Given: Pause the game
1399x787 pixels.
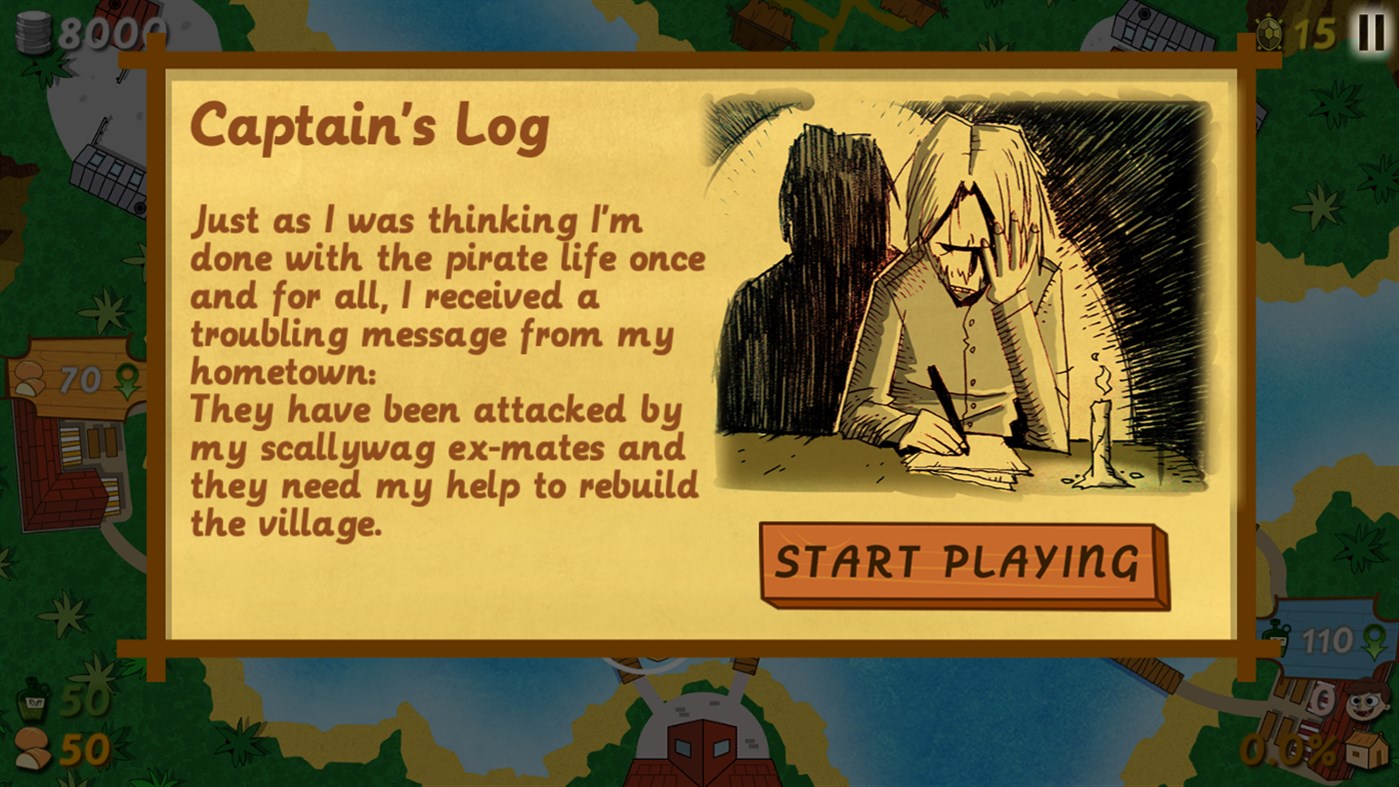Looking at the screenshot, I should tap(1370, 34).
